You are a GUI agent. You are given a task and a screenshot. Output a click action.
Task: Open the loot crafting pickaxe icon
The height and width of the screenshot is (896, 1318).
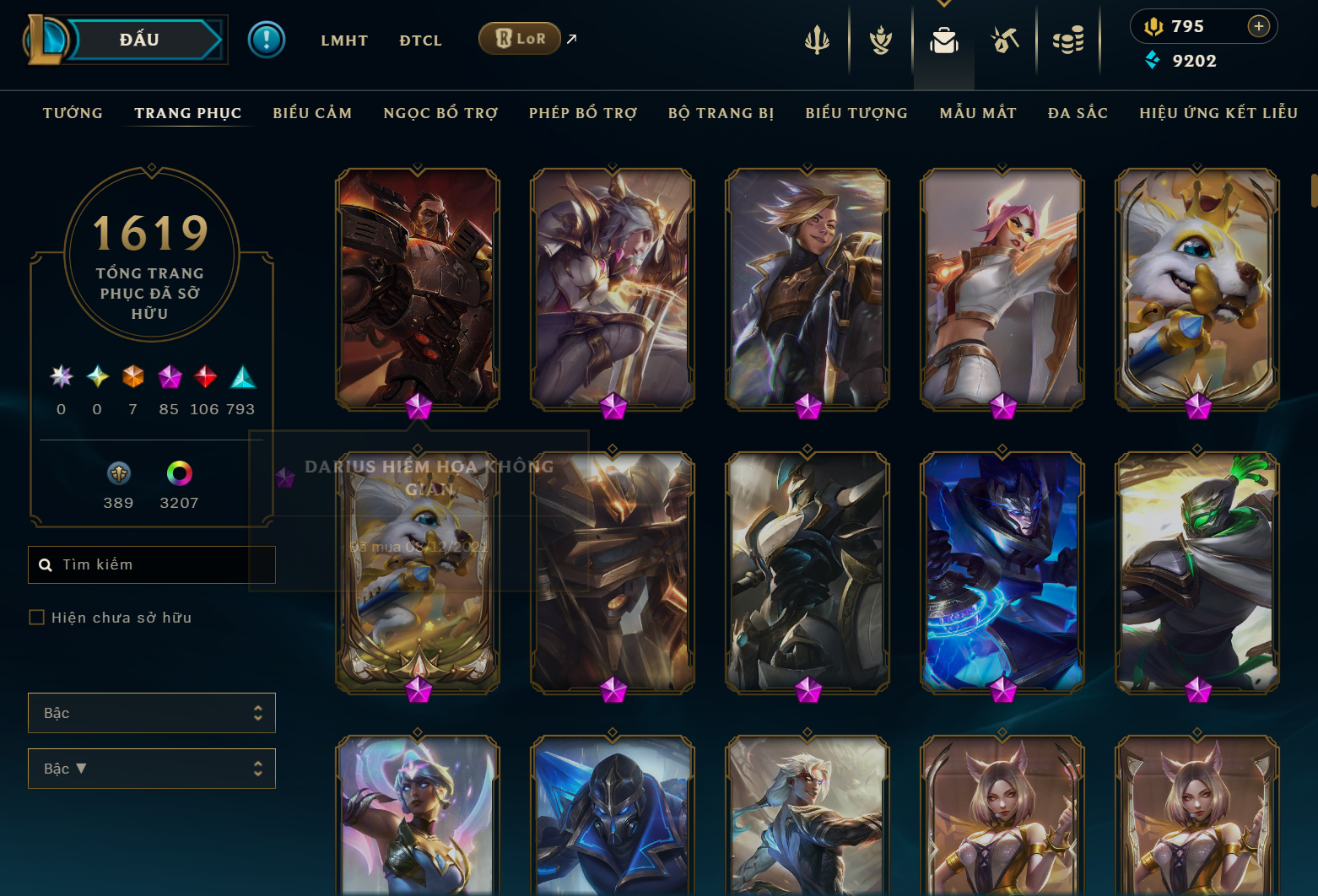(x=1005, y=40)
